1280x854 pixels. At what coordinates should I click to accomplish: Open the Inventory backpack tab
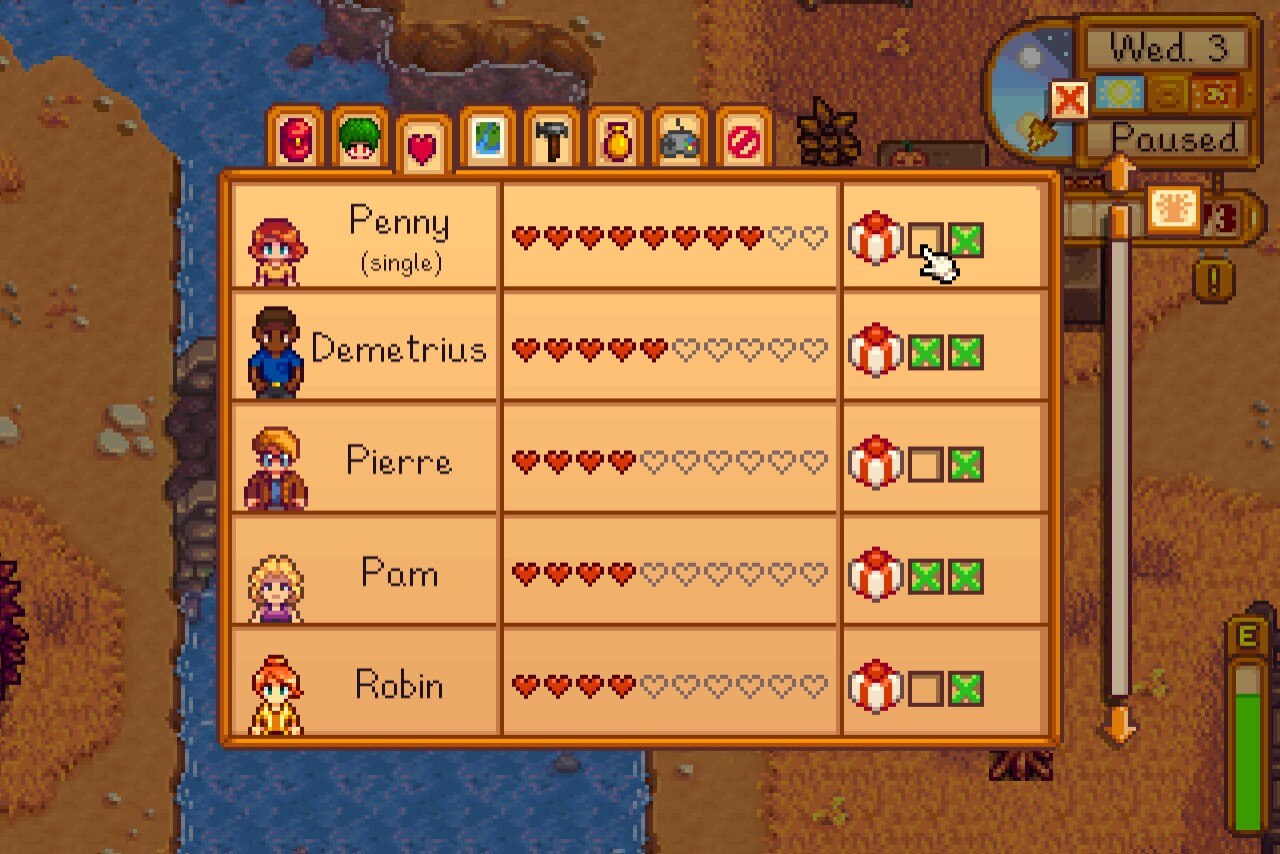click(x=295, y=140)
